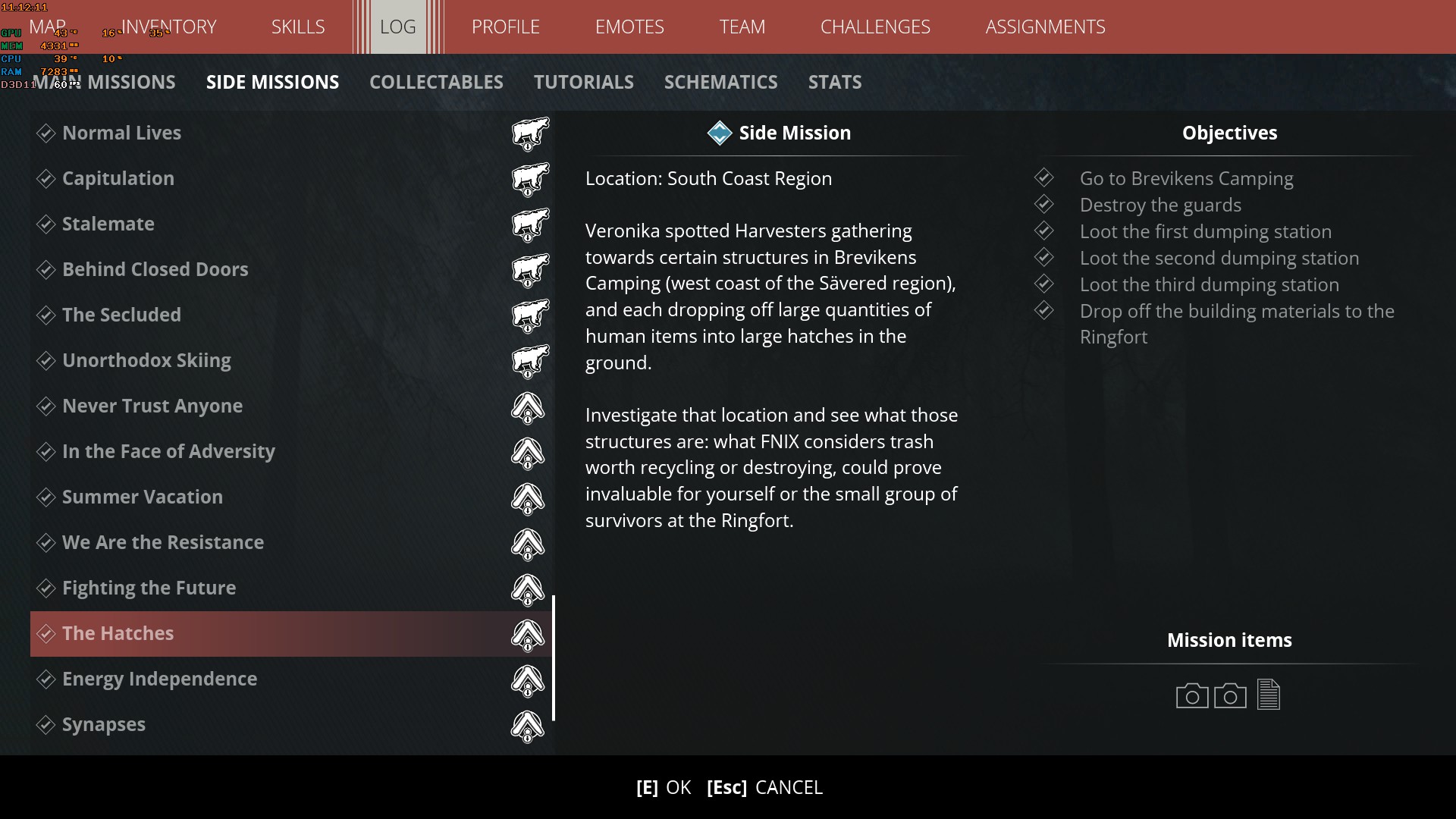
Task: Click the Harvester icon beside Normal Lives
Action: click(529, 133)
